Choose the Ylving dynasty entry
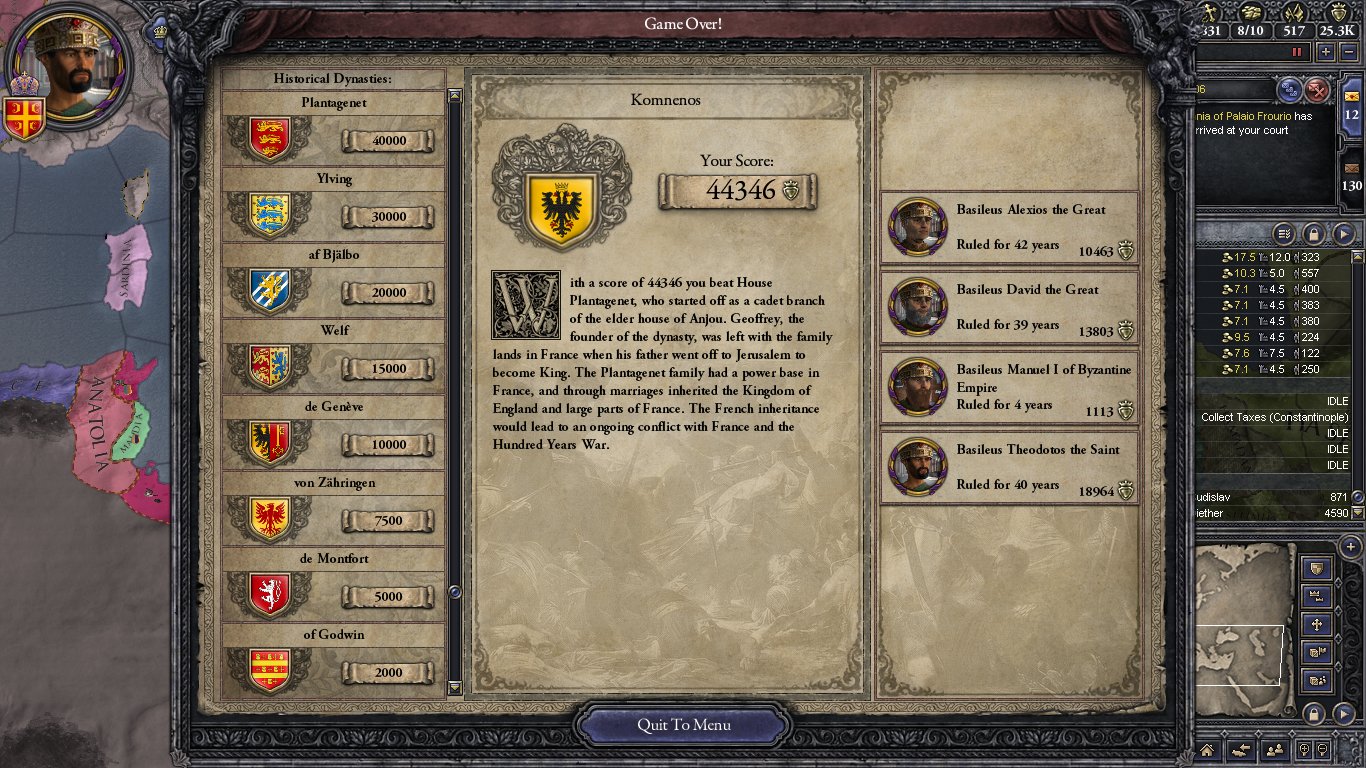1366x768 pixels. tap(333, 204)
